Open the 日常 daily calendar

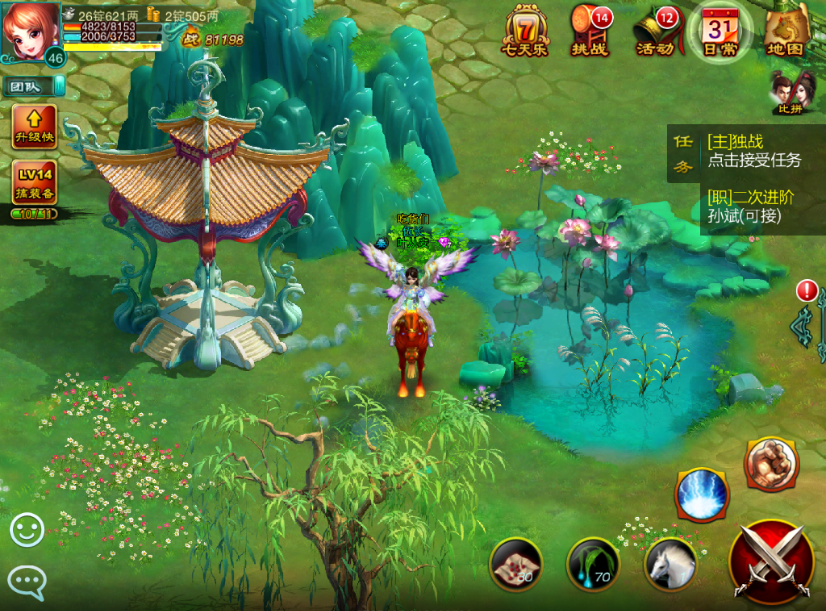click(x=720, y=30)
